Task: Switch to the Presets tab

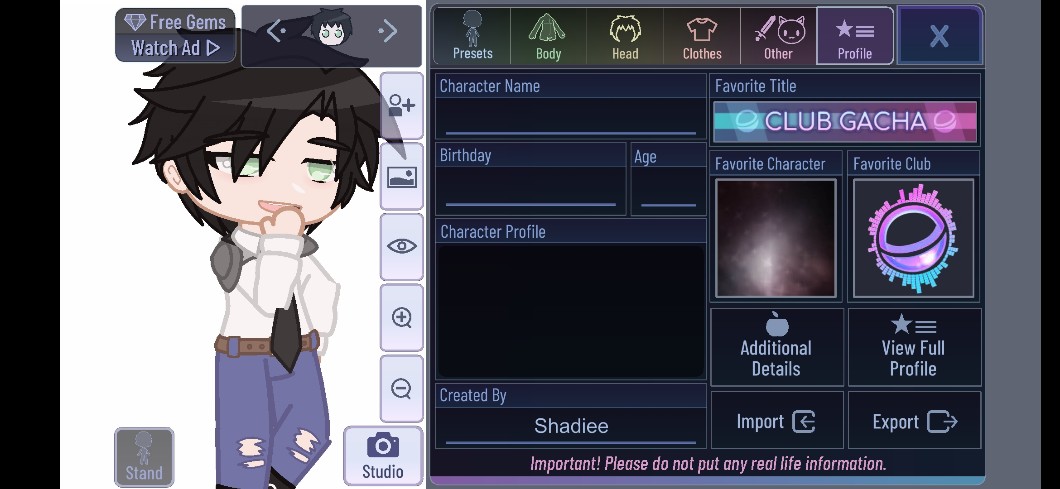Action: click(472, 36)
